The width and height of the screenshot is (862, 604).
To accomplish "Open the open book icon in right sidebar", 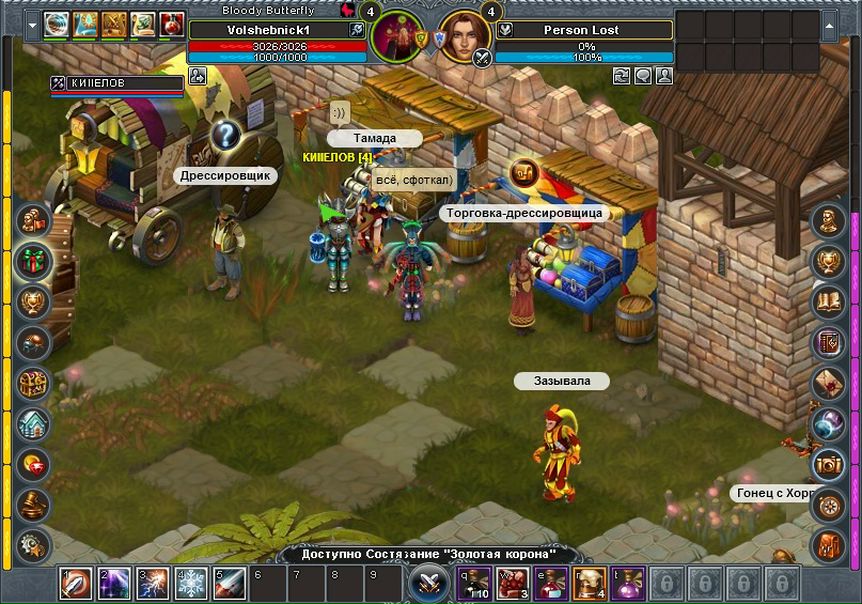I will point(828,302).
